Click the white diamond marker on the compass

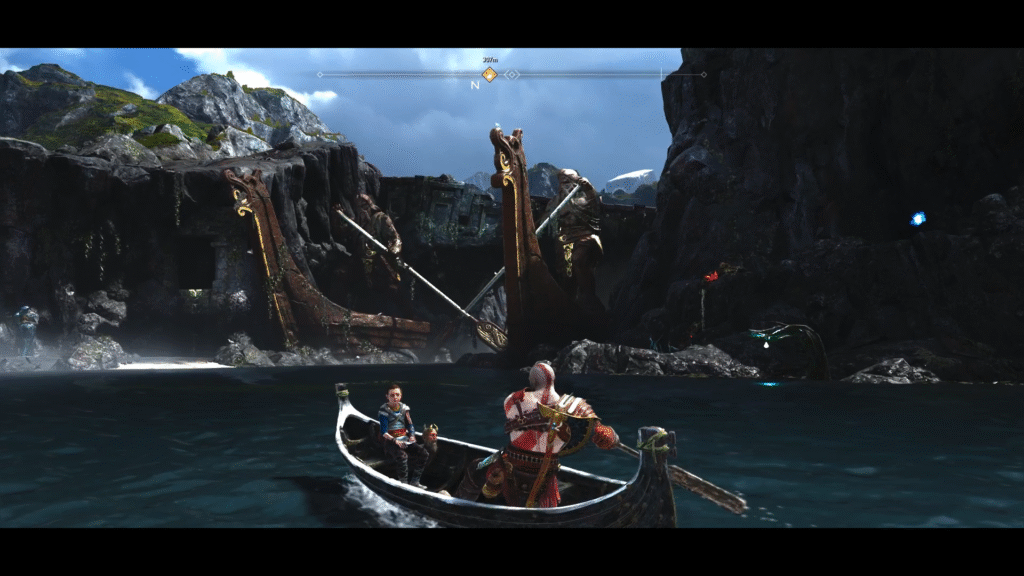[511, 74]
